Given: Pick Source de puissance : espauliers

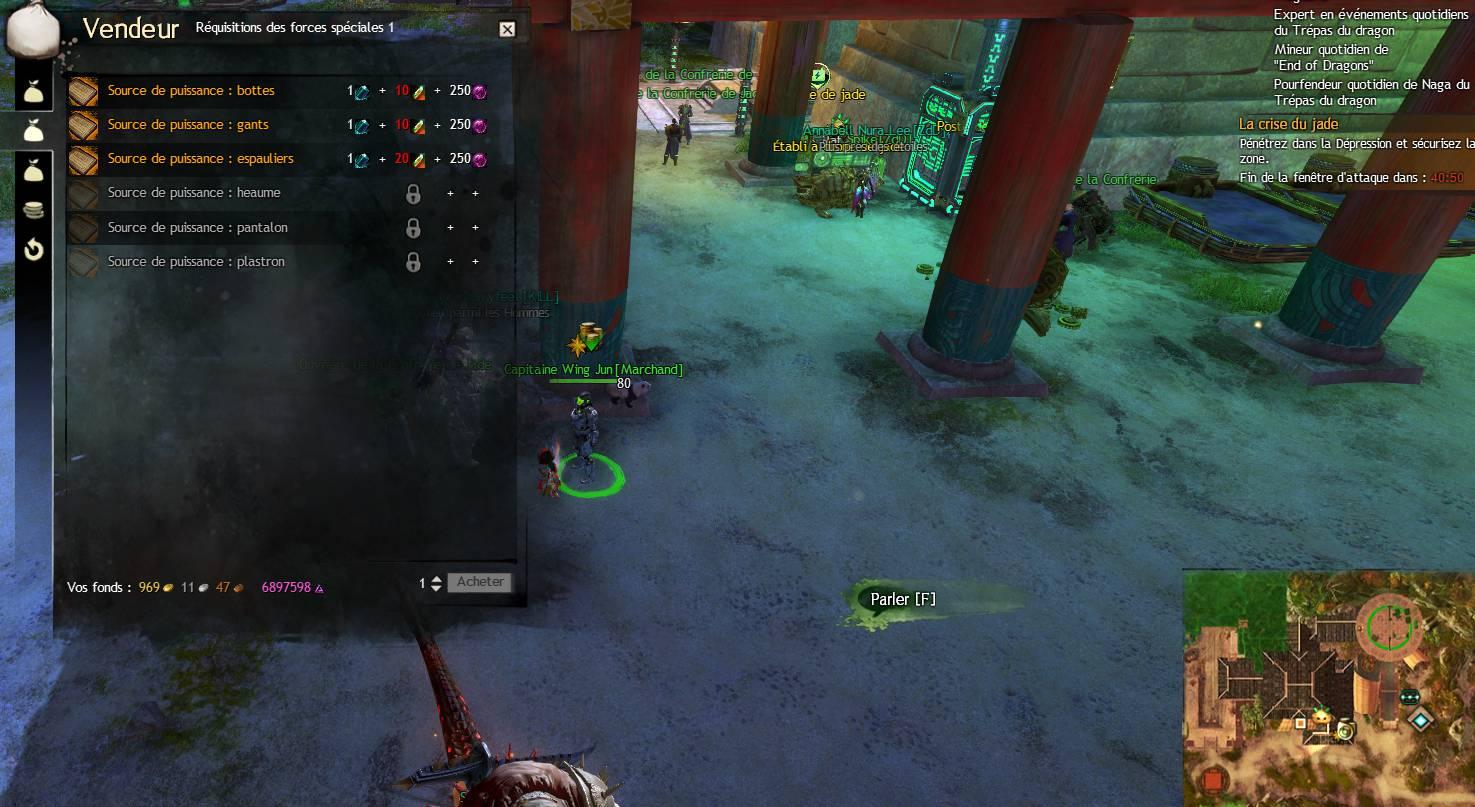Looking at the screenshot, I should click(x=200, y=159).
